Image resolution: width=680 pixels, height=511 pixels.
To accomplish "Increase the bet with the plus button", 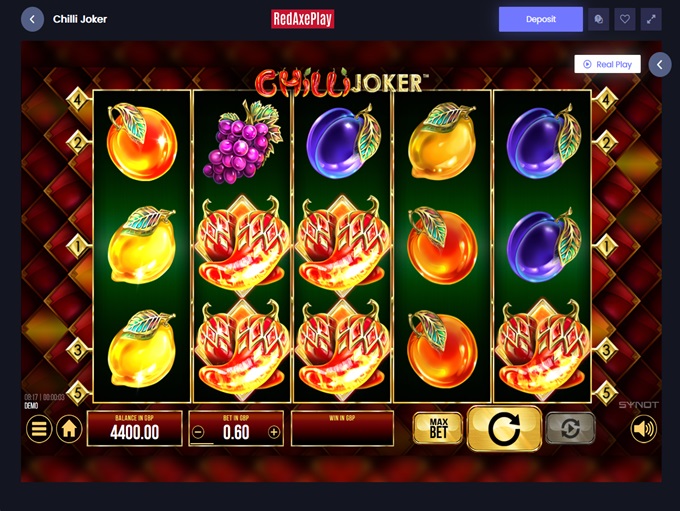I will (x=274, y=432).
